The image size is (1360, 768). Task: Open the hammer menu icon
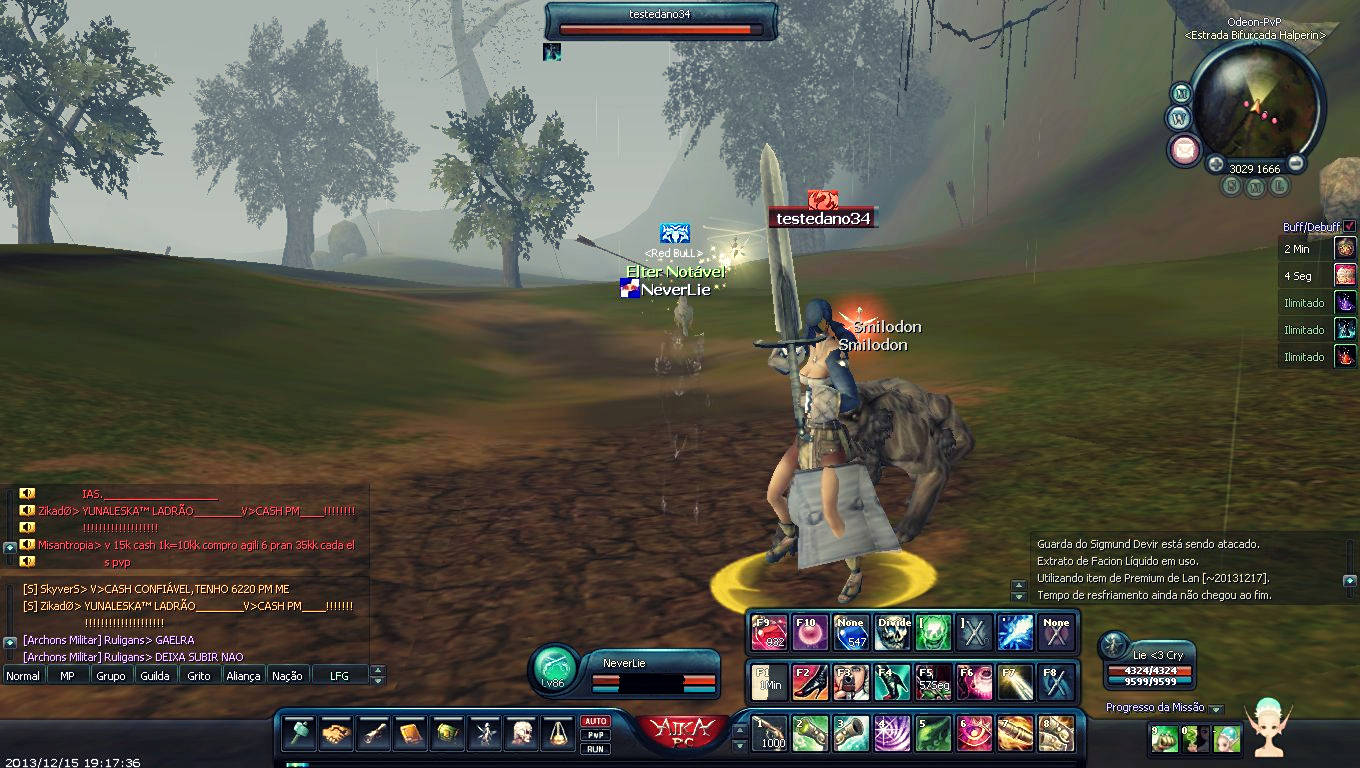(x=300, y=734)
